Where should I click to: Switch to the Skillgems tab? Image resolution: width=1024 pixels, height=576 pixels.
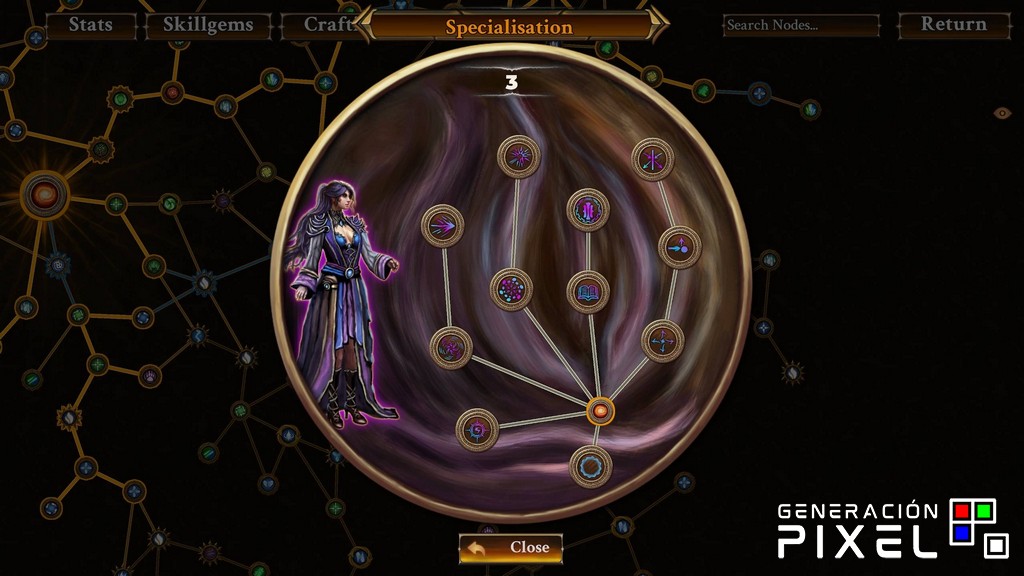click(x=208, y=25)
